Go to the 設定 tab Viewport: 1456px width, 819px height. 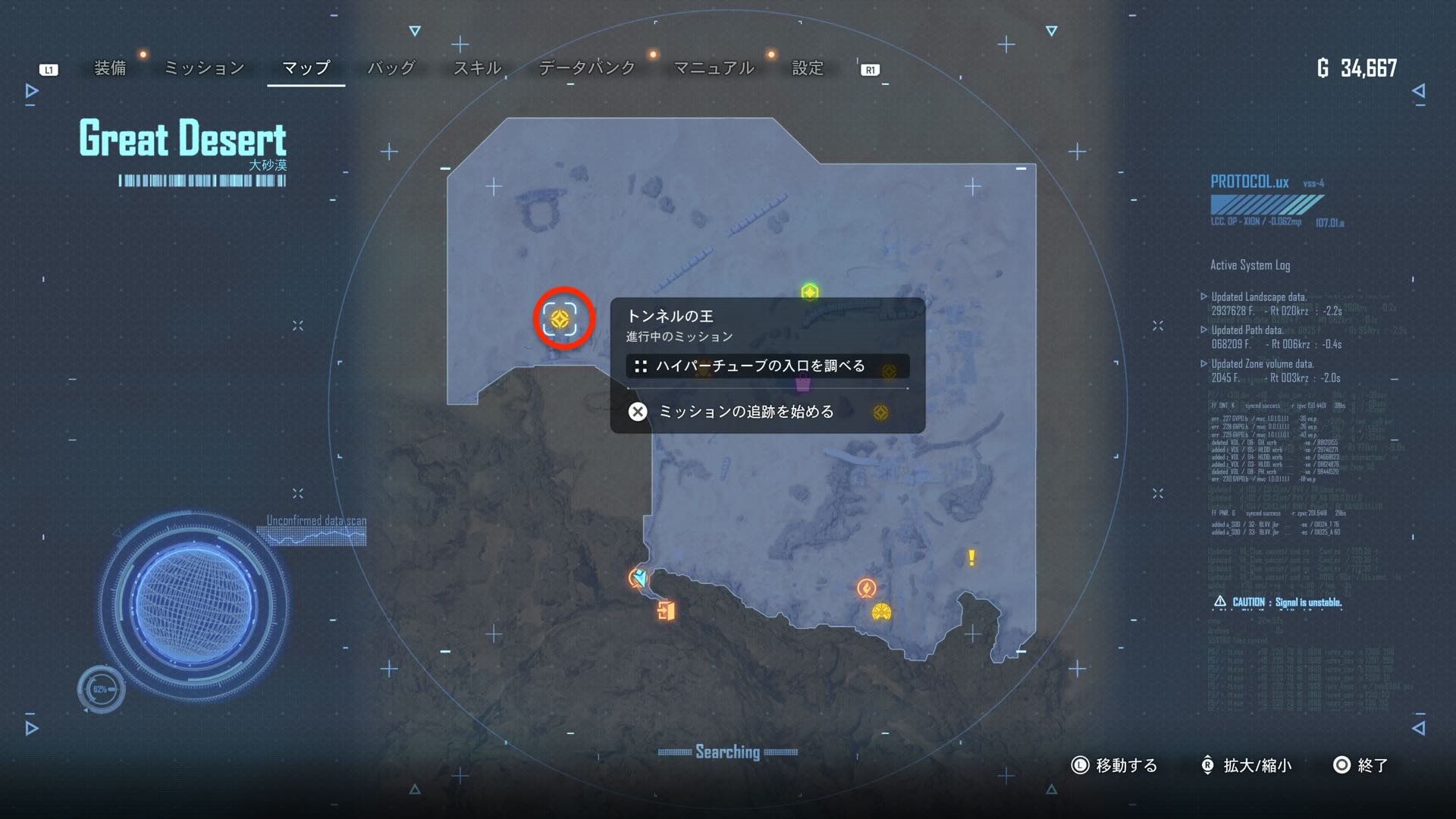coord(808,68)
